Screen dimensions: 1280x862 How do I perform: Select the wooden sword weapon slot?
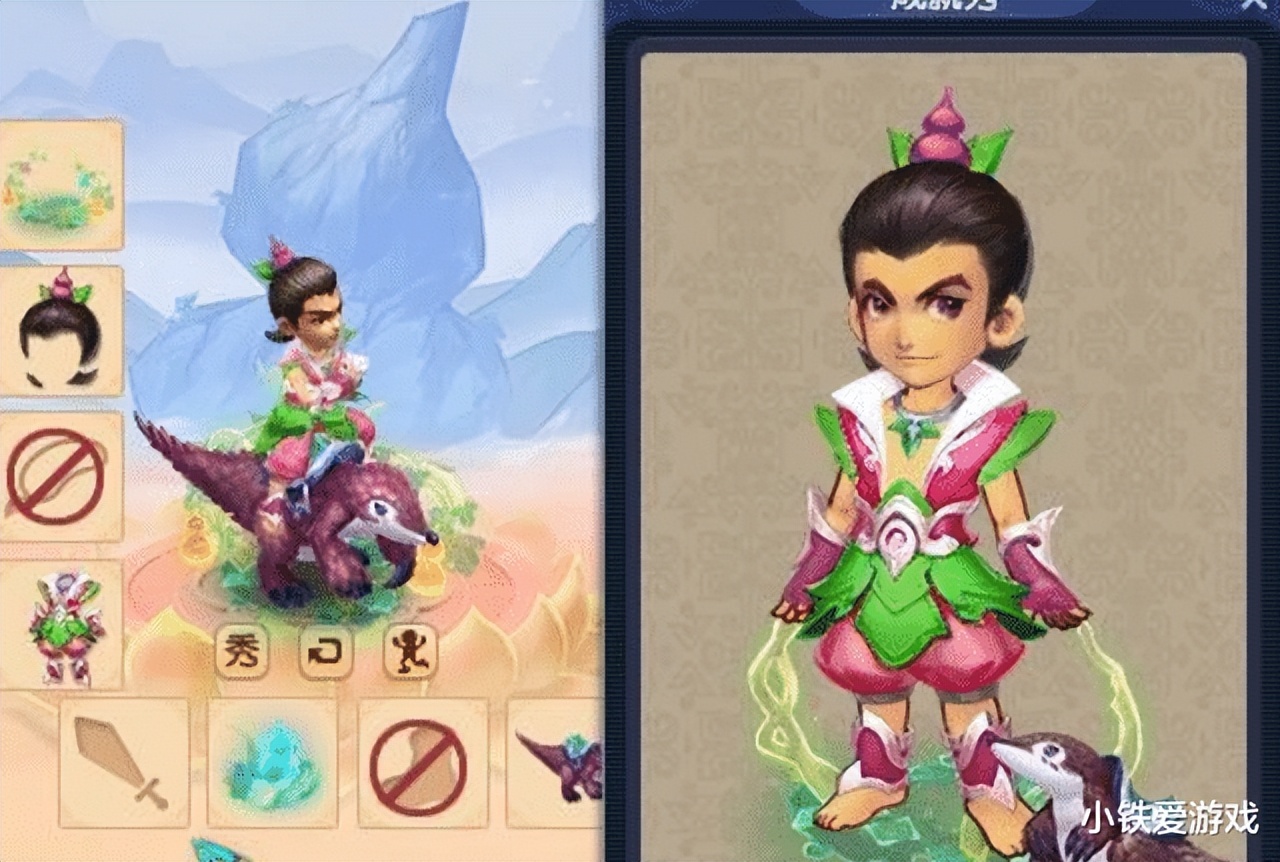point(124,762)
